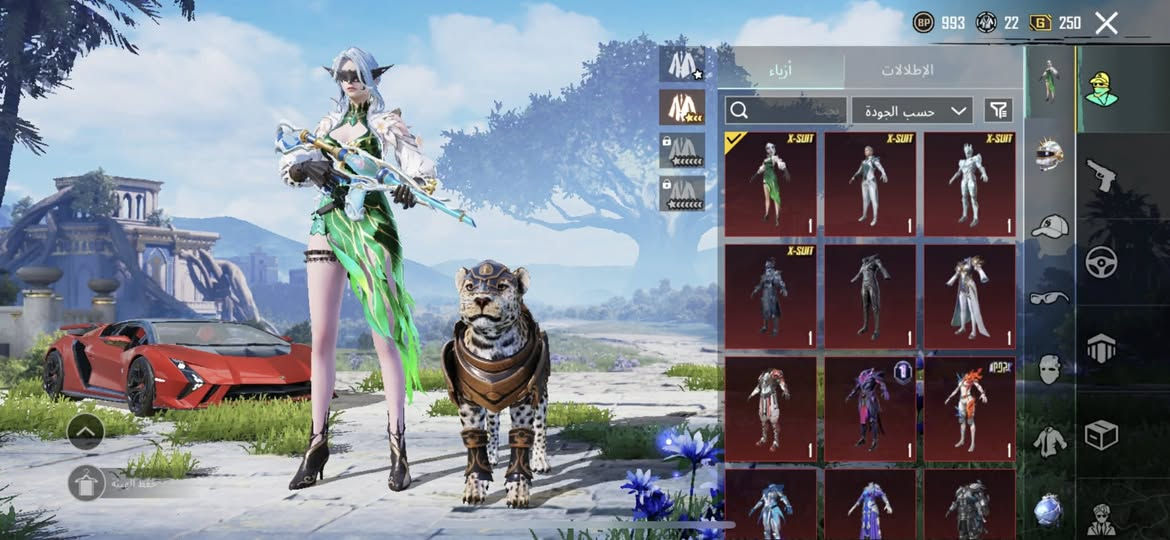Show the face mask subcategory
Image resolution: width=1170 pixels, height=540 pixels.
tap(1048, 369)
